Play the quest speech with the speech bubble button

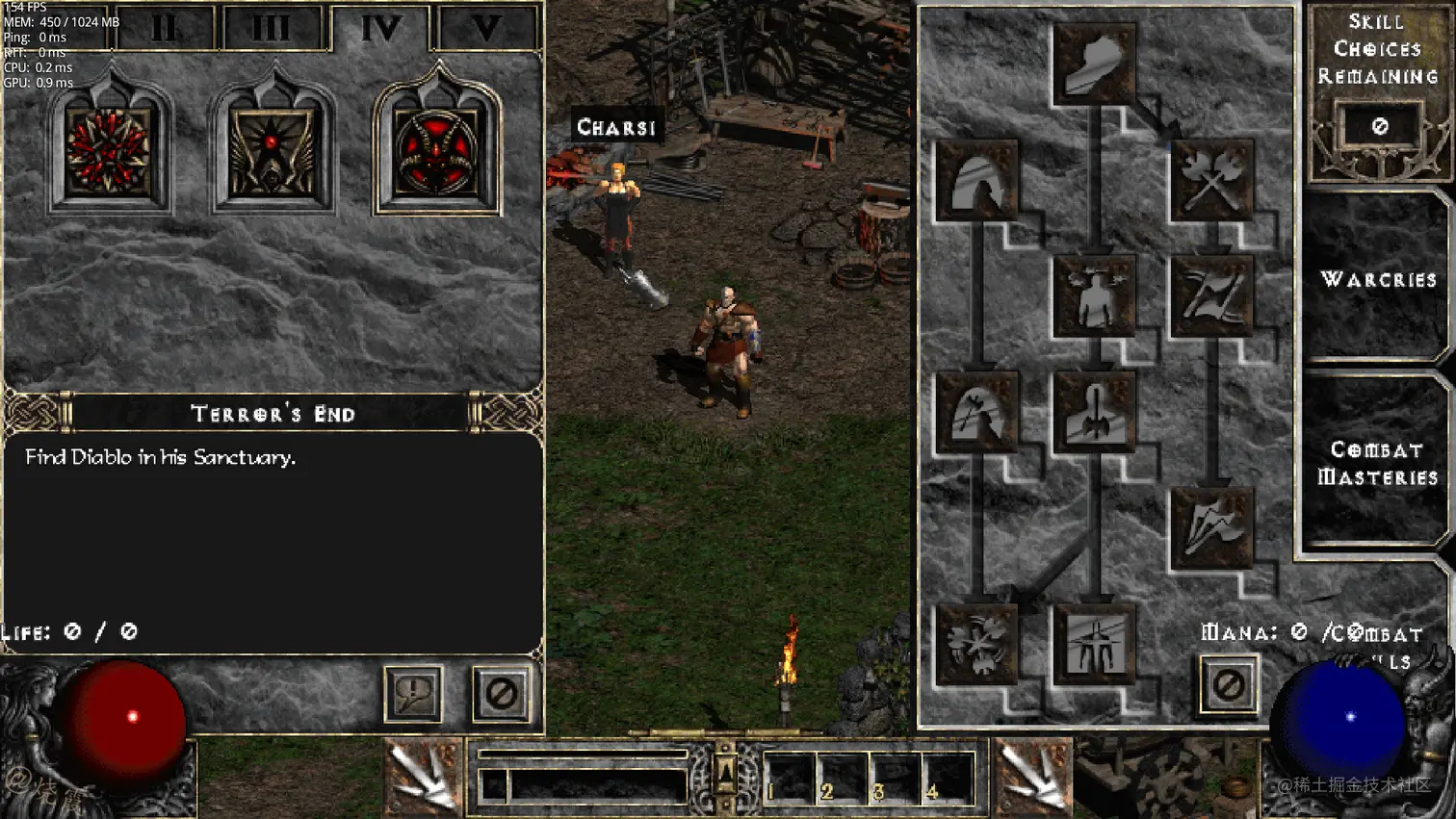(x=413, y=693)
